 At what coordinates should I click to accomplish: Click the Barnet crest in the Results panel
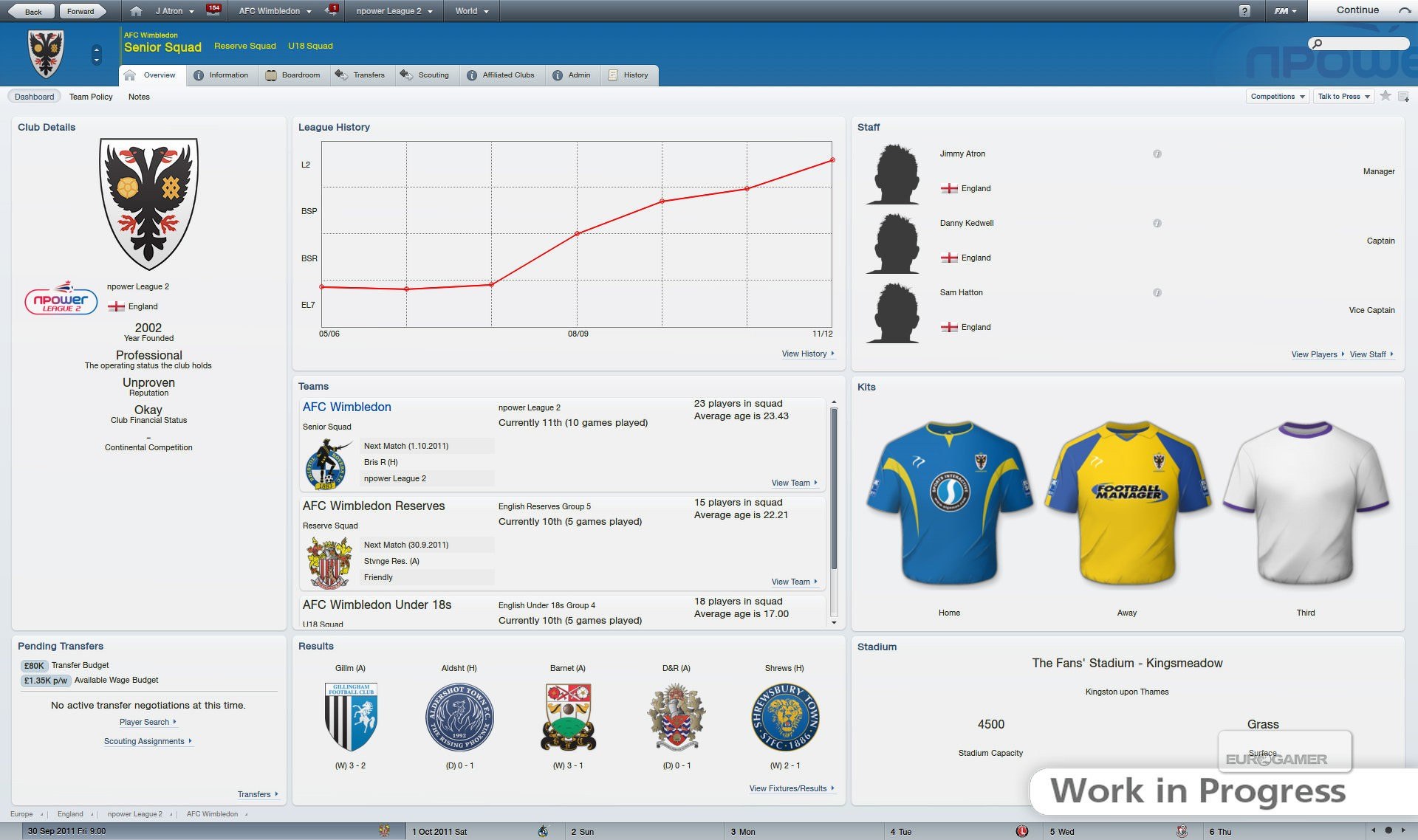[x=568, y=715]
